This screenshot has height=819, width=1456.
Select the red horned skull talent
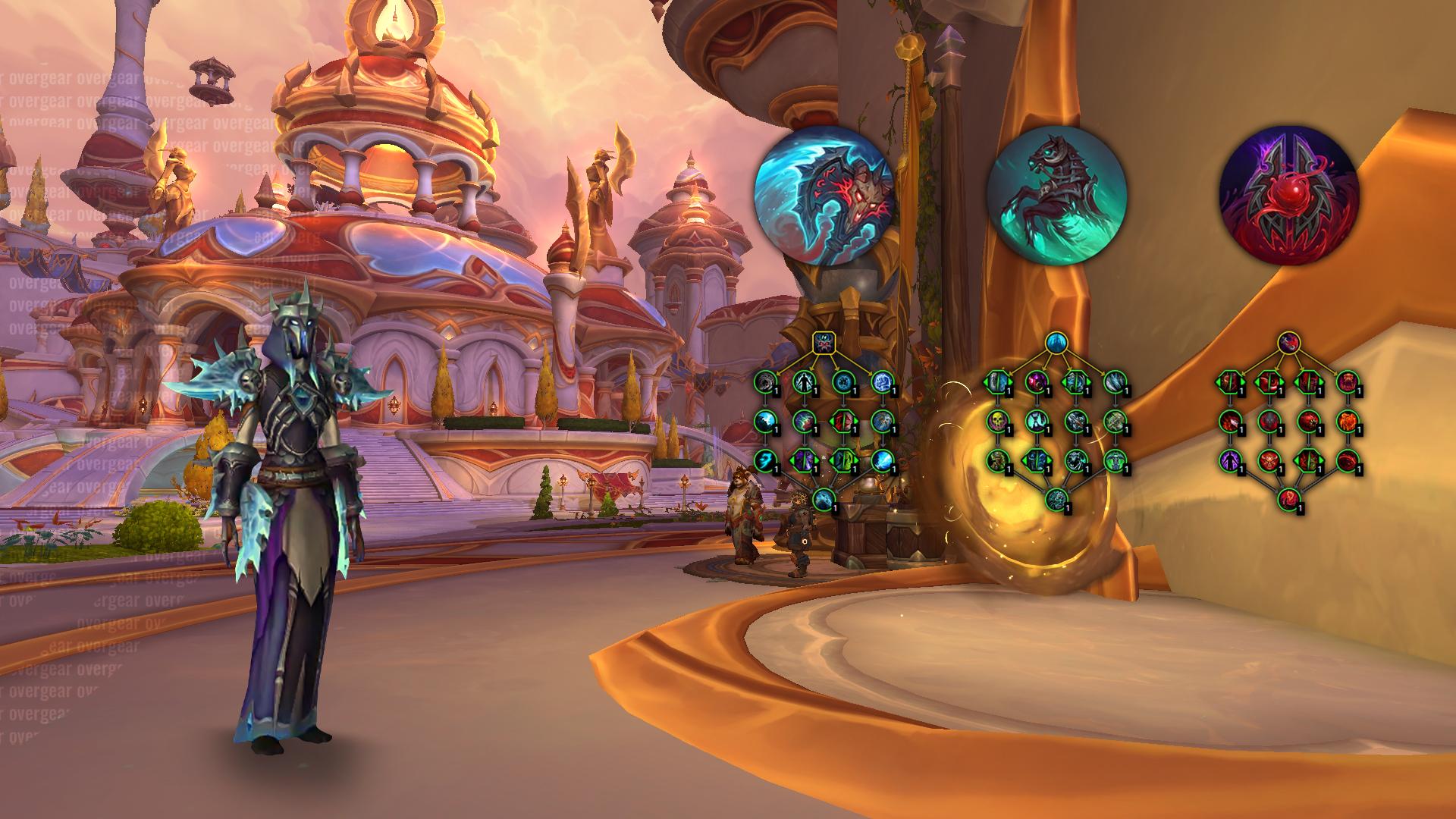point(1268,460)
